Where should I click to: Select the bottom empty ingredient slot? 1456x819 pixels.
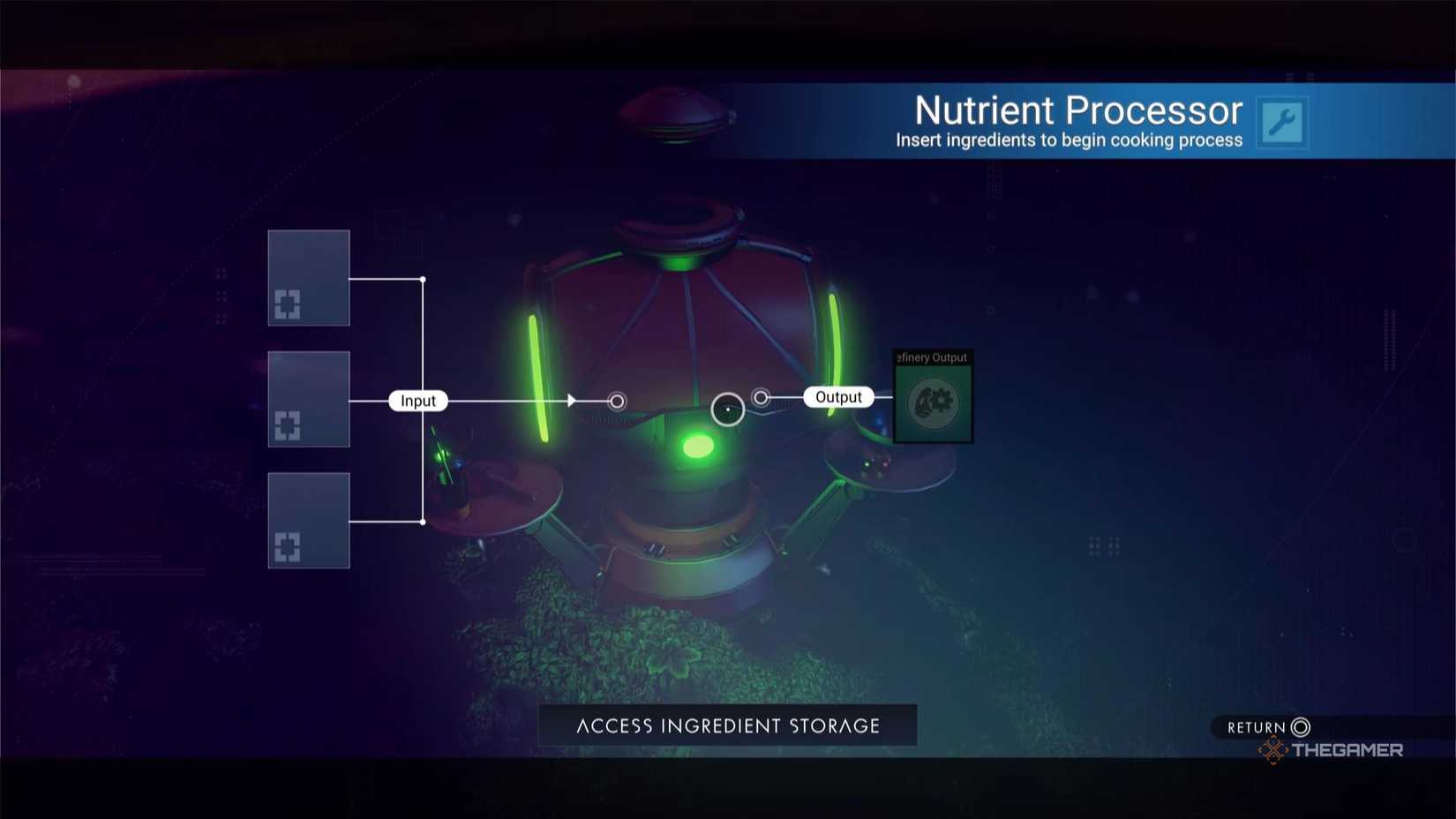pos(308,521)
